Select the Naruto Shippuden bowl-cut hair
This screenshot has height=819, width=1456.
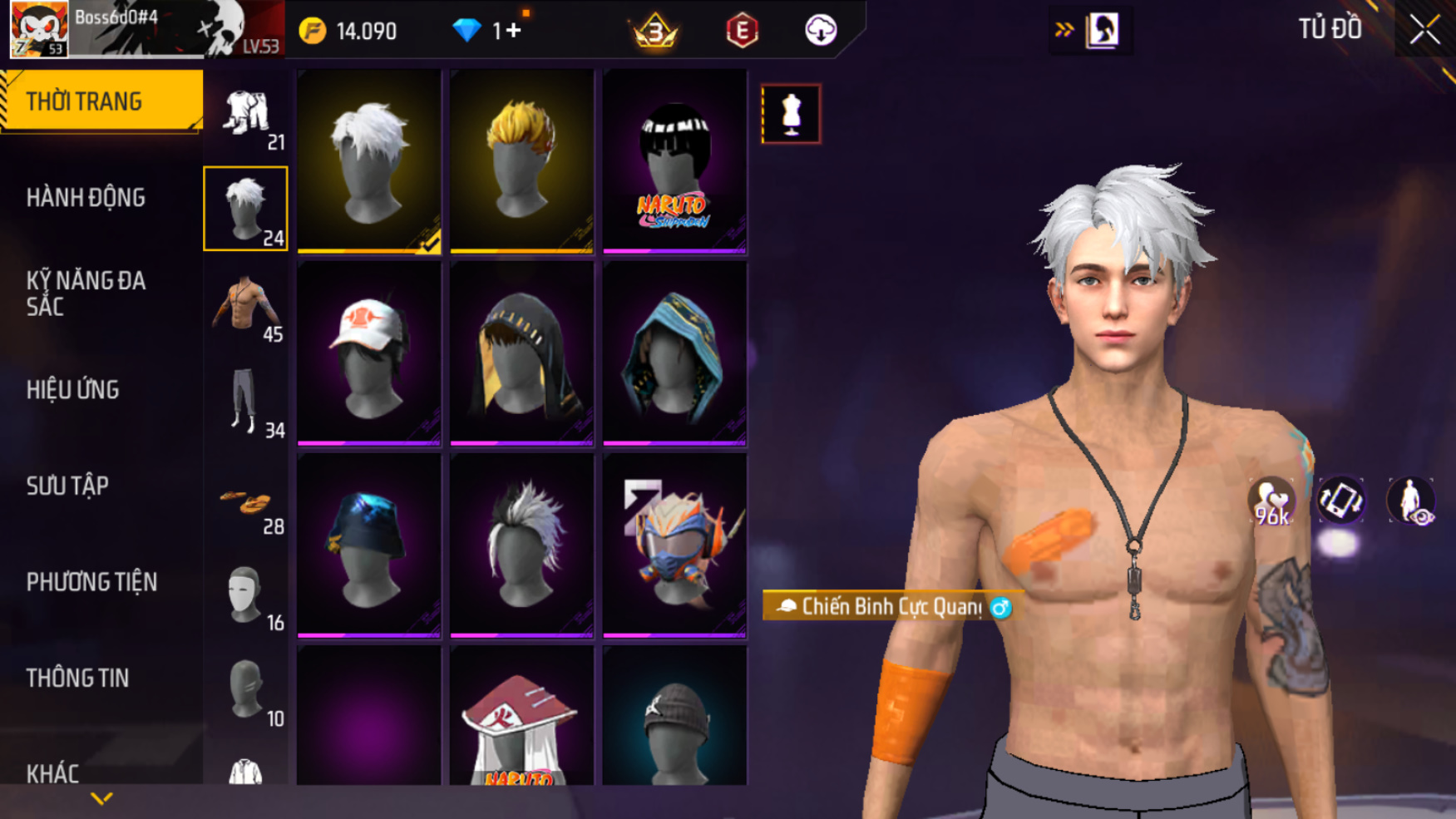point(674,161)
